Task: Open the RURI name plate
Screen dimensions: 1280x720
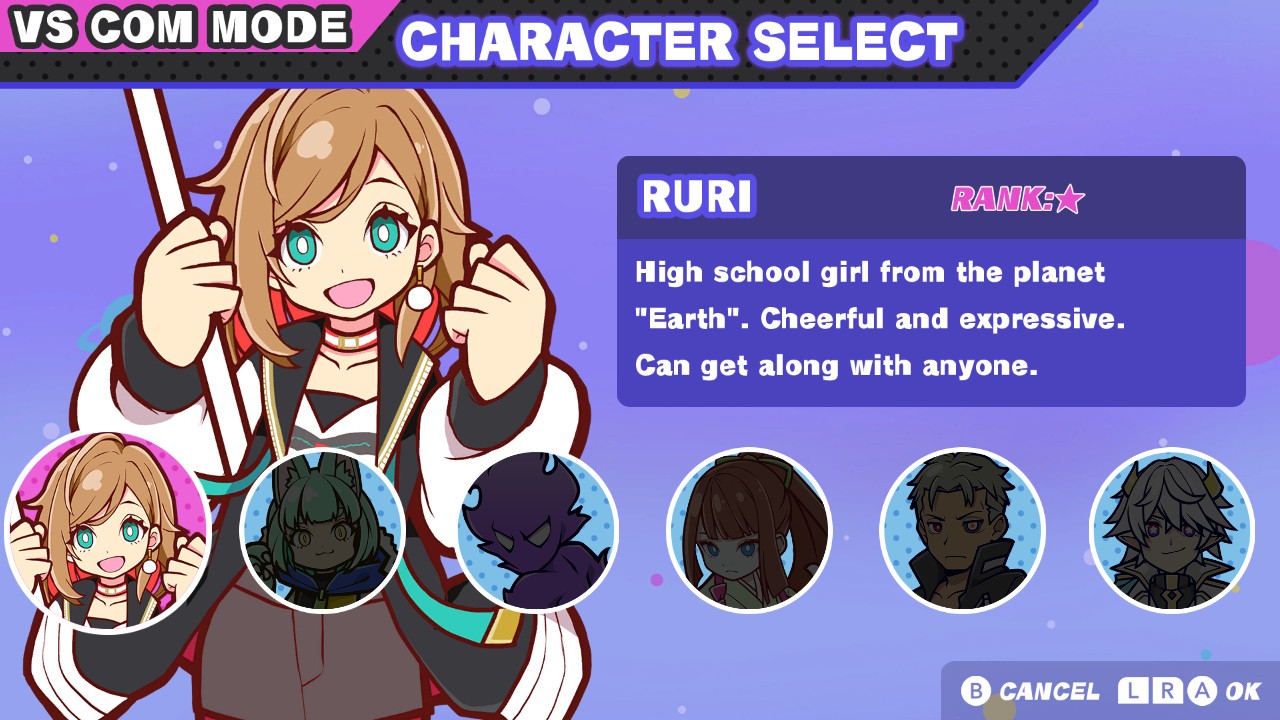Action: (x=696, y=198)
